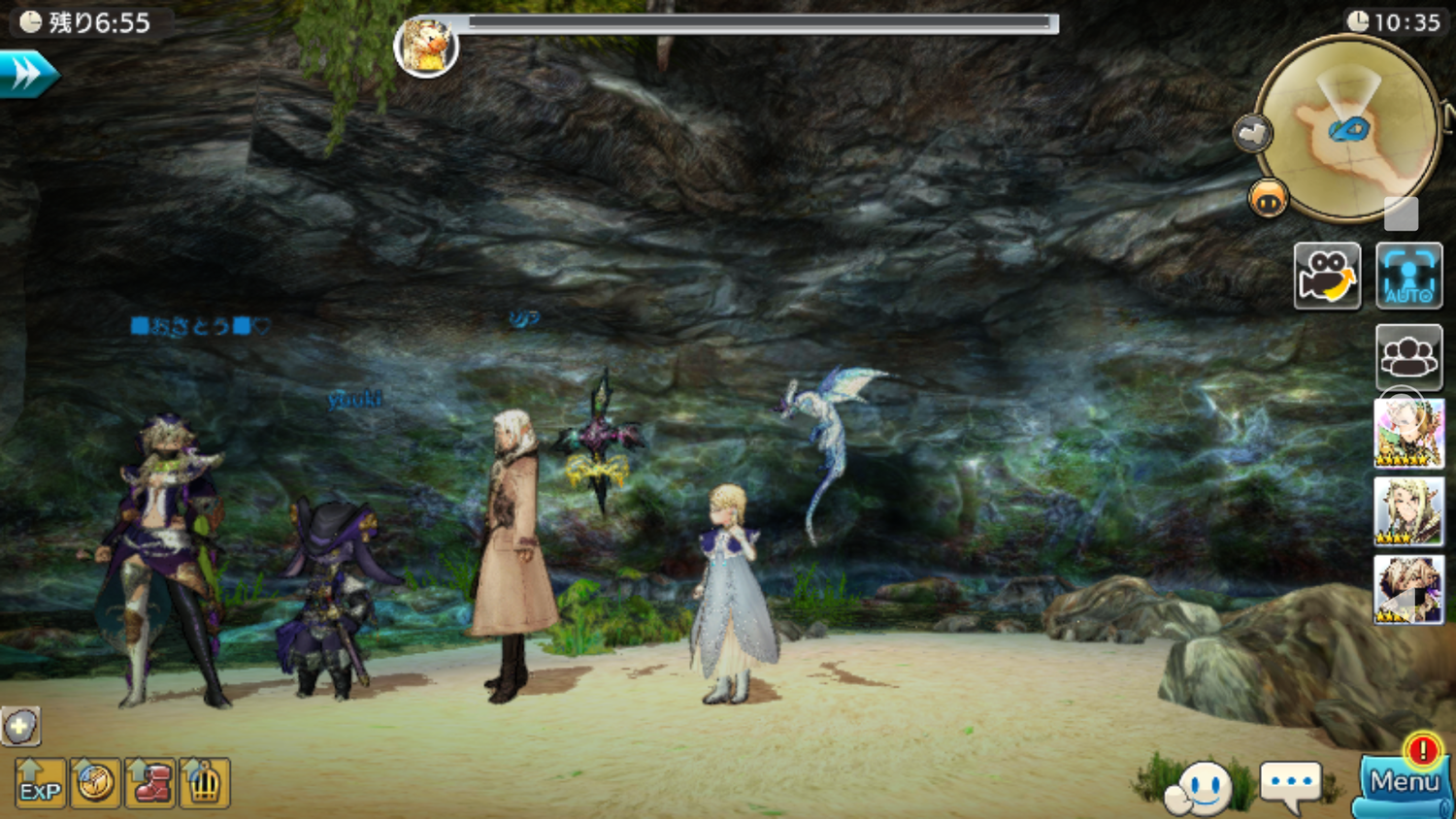1456x819 pixels.
Task: Select the blonde elf four-star portrait
Action: pos(1408,510)
